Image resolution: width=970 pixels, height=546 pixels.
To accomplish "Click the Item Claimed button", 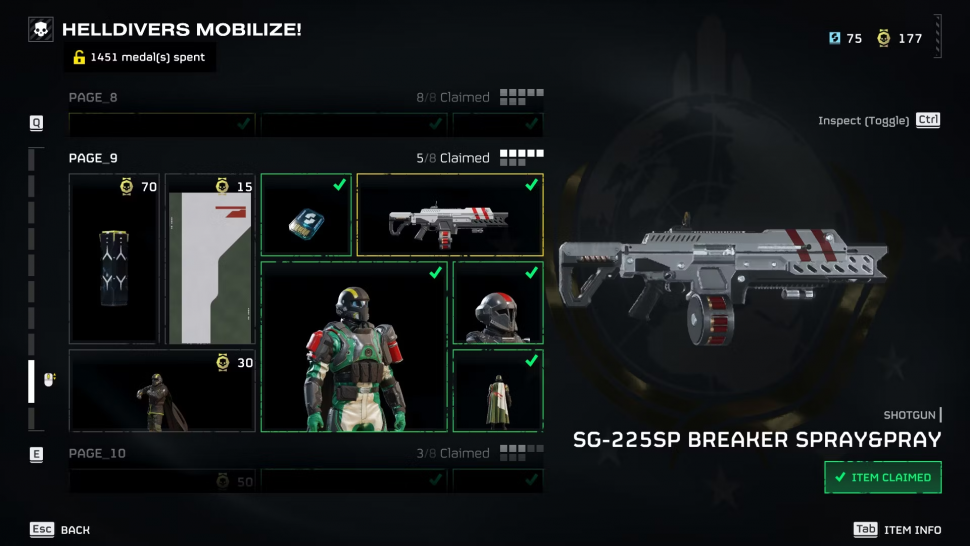I will [x=883, y=477].
